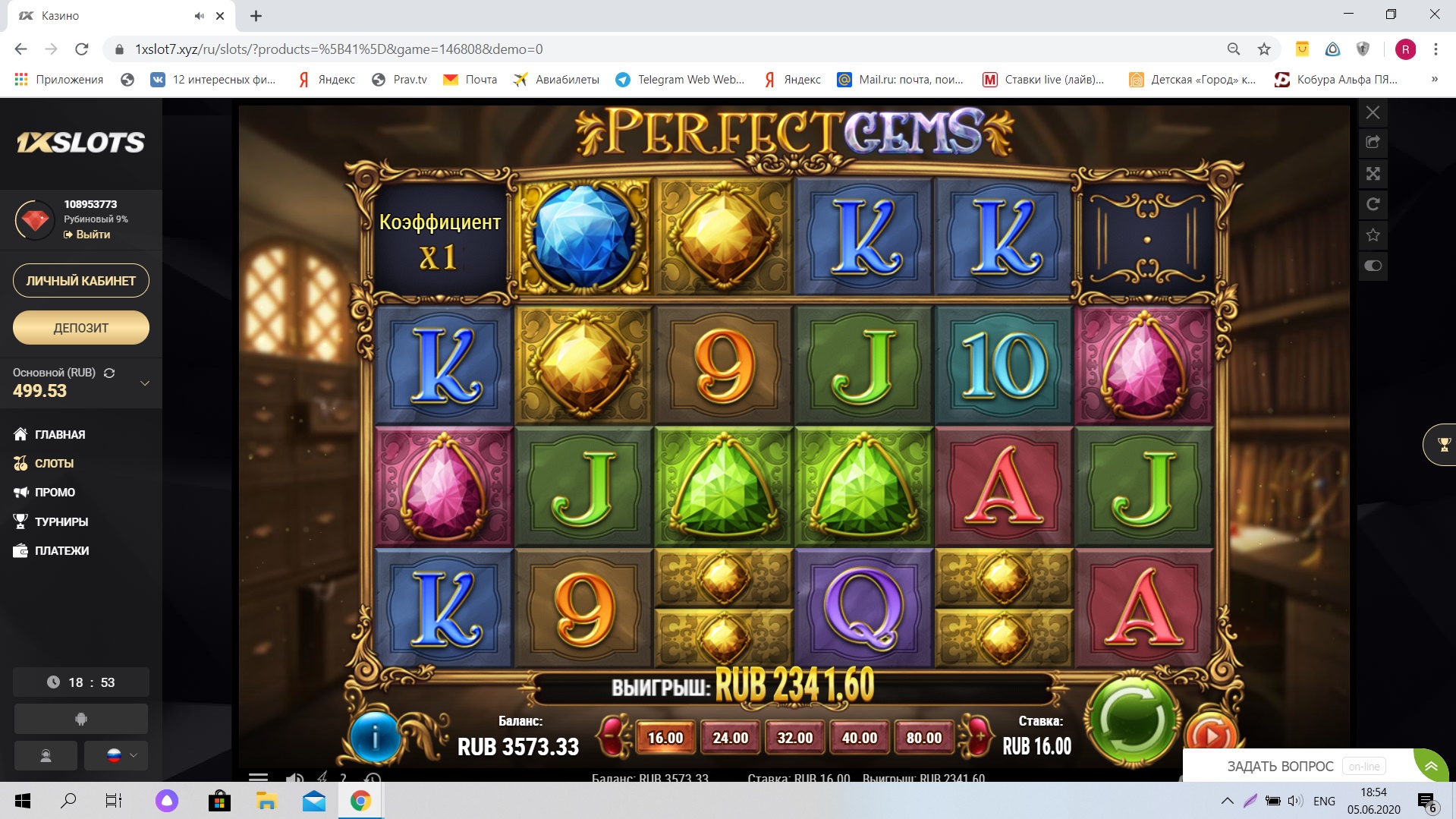Open the ЗАДАТЬ ВОПРОС chat

coord(1280,766)
